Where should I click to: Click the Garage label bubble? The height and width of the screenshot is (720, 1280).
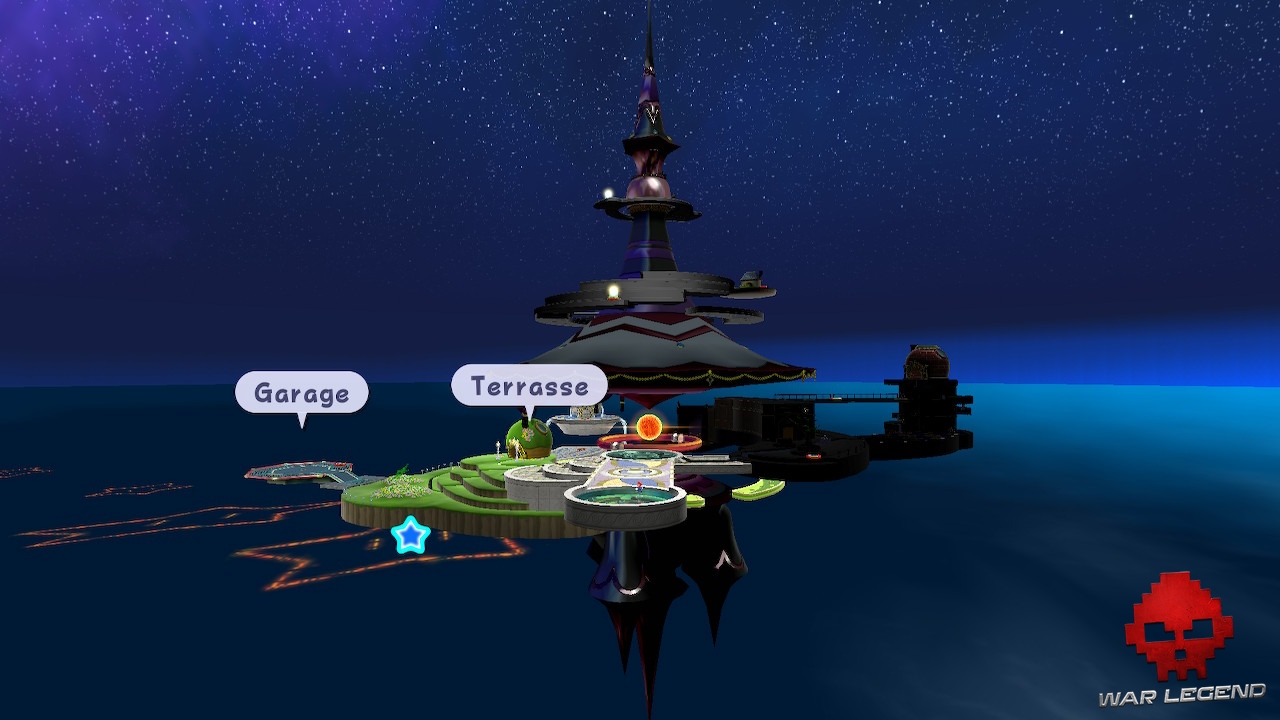tap(301, 392)
